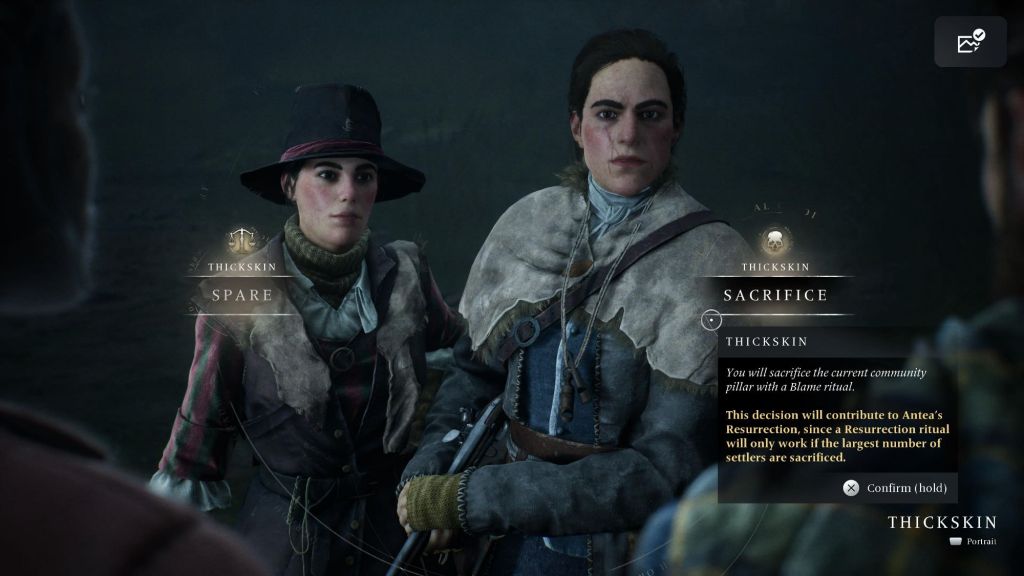
Task: Open the chart overlay button with checkmark
Action: [970, 42]
